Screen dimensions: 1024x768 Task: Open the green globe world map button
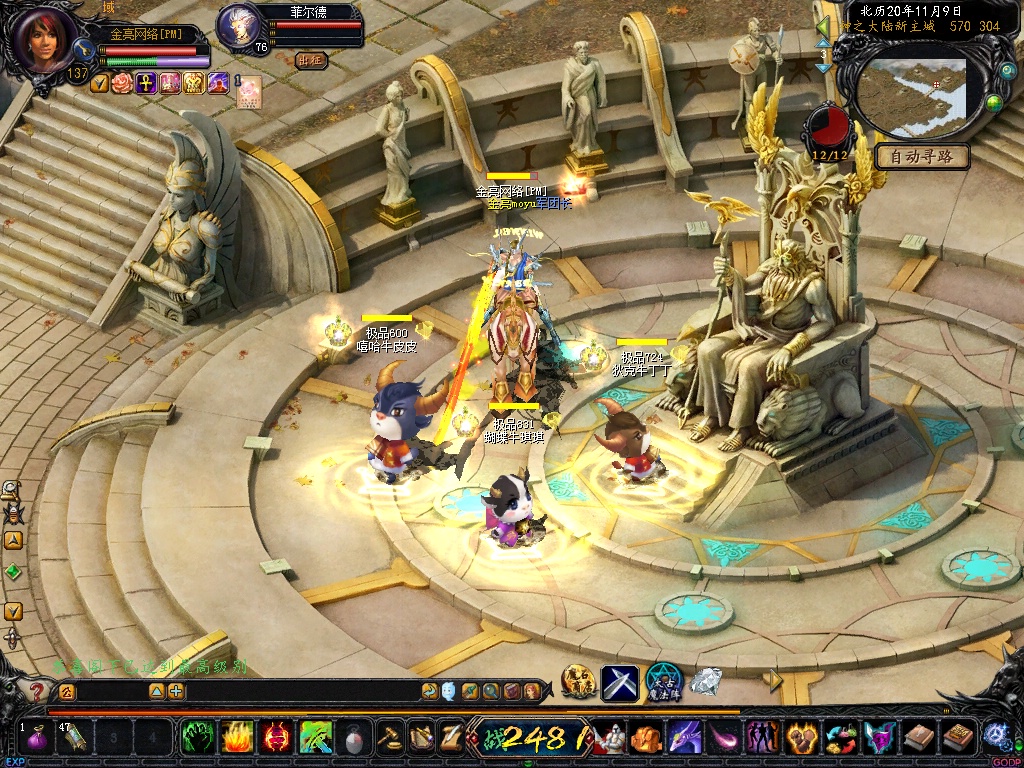point(994,102)
